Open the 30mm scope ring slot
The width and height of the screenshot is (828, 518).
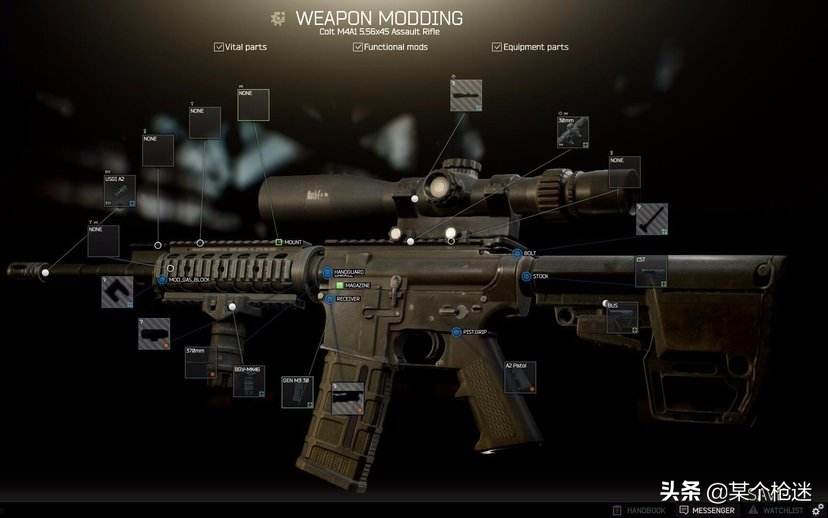[573, 133]
